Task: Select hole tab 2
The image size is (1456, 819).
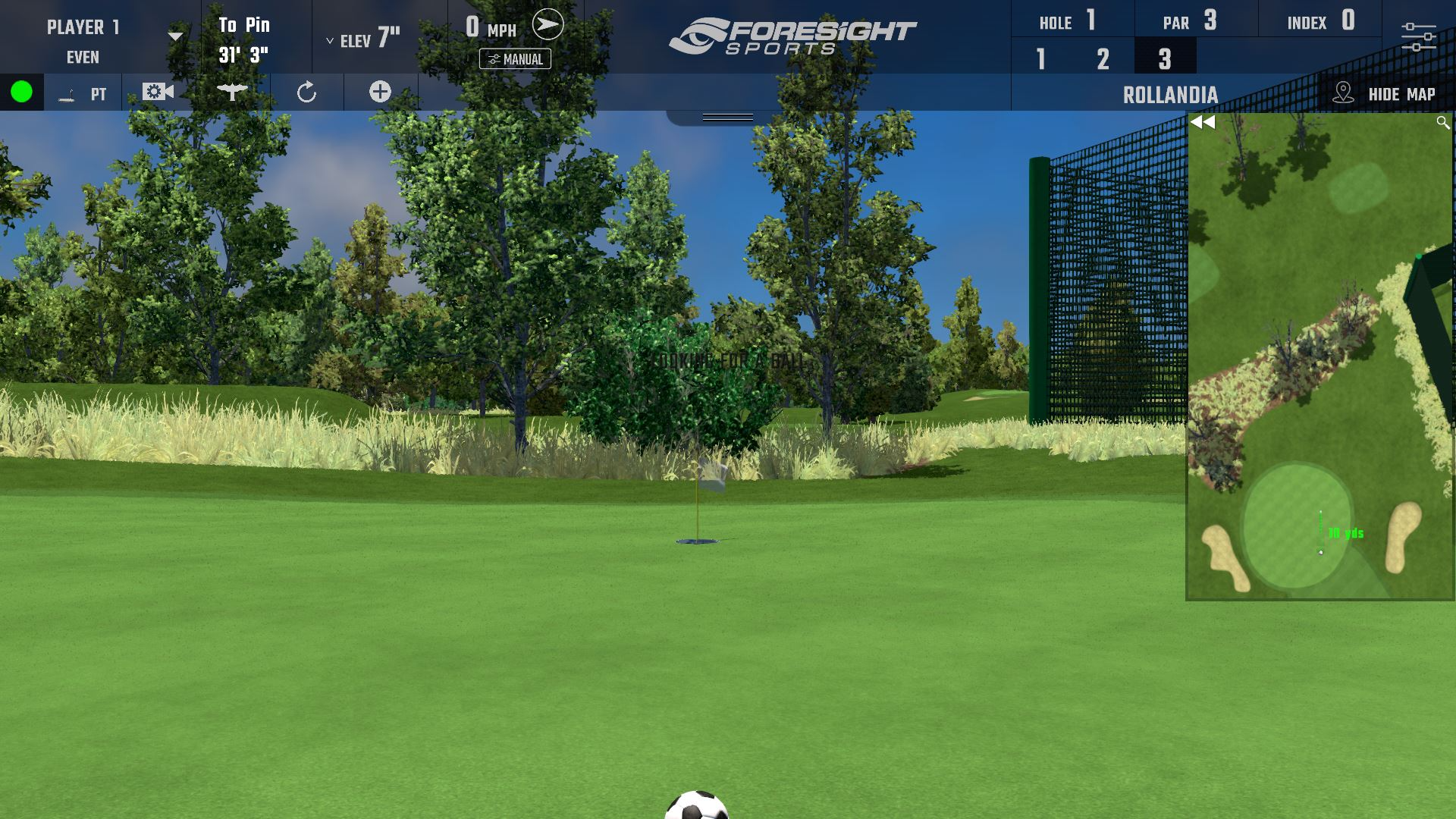Action: (1102, 58)
